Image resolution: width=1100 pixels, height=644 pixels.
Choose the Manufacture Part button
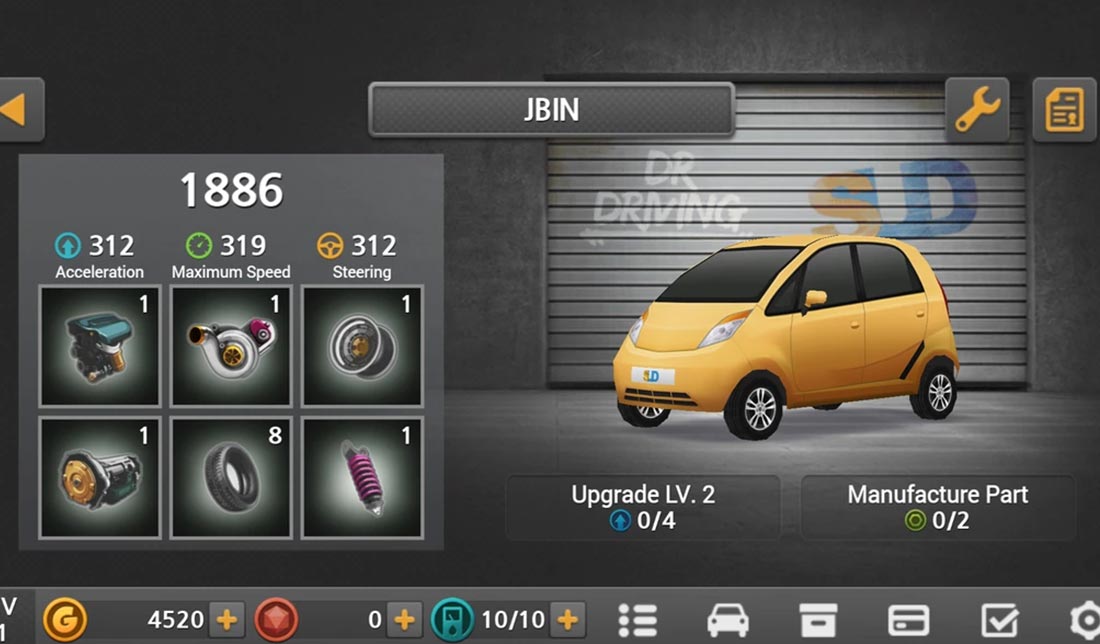[x=937, y=507]
